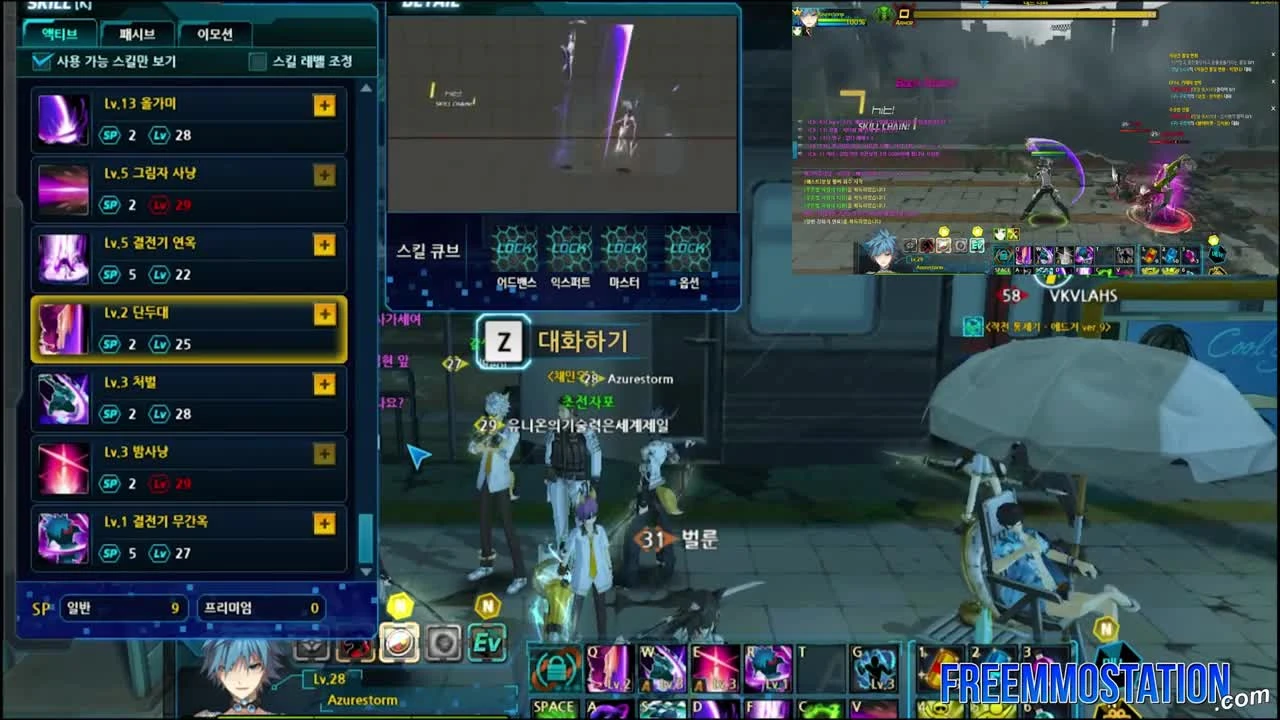Image resolution: width=1280 pixels, height=720 pixels.
Task: Expand Lv.1 결전기 무간옥 with its plus button
Action: tap(324, 523)
